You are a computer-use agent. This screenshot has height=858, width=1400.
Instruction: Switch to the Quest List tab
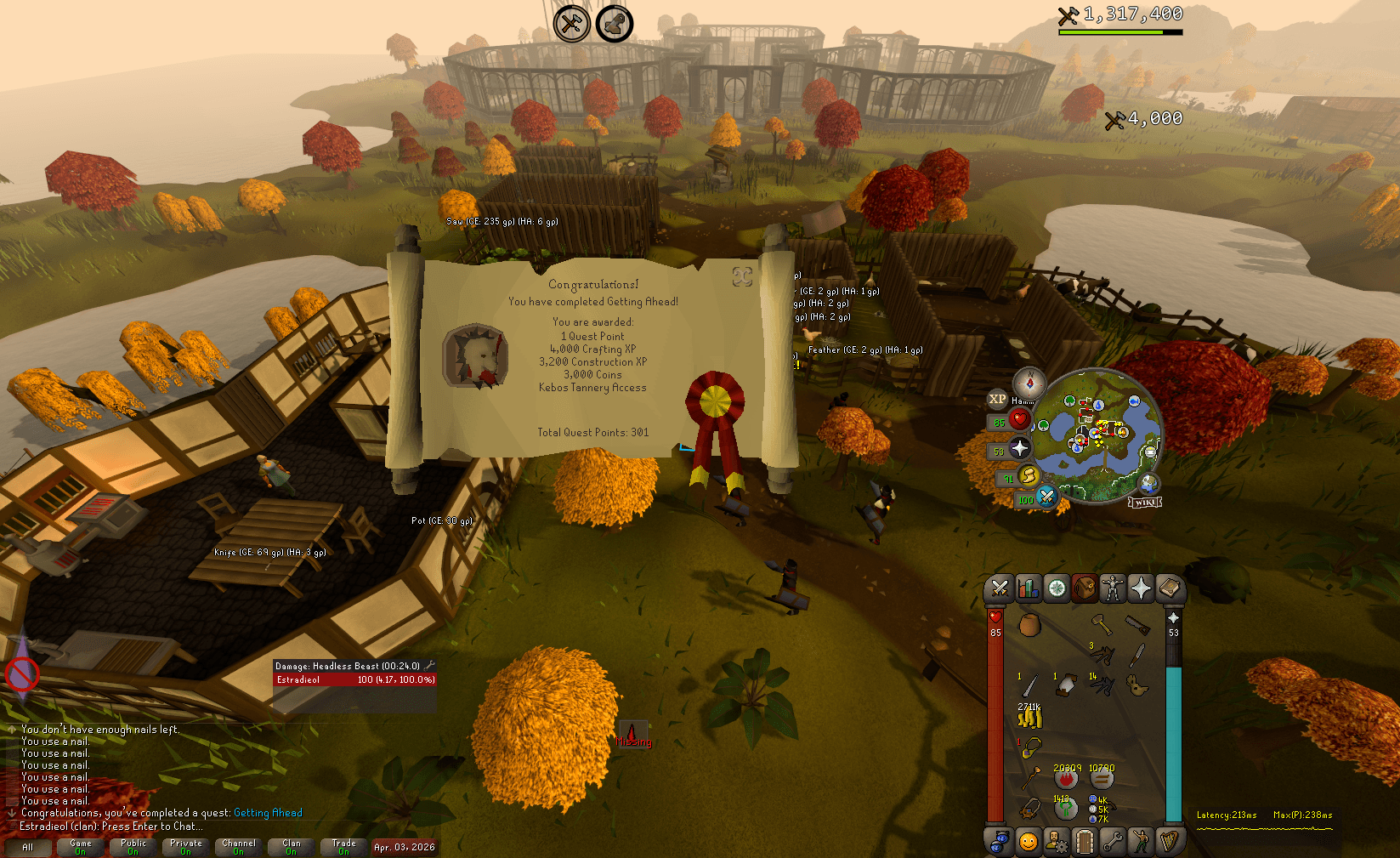(1056, 588)
